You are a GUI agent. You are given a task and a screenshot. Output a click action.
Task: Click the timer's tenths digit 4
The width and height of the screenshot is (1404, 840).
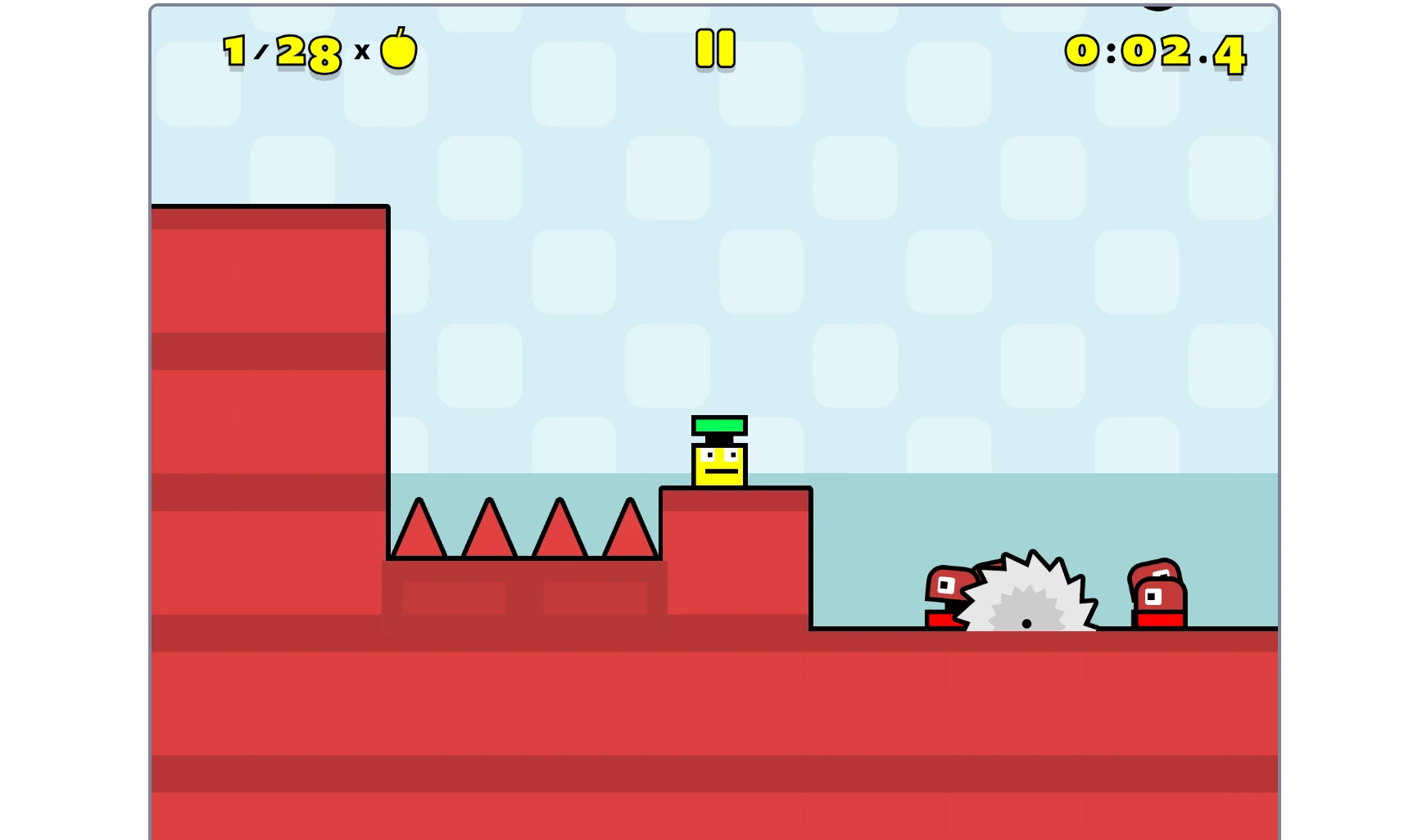click(x=1229, y=53)
